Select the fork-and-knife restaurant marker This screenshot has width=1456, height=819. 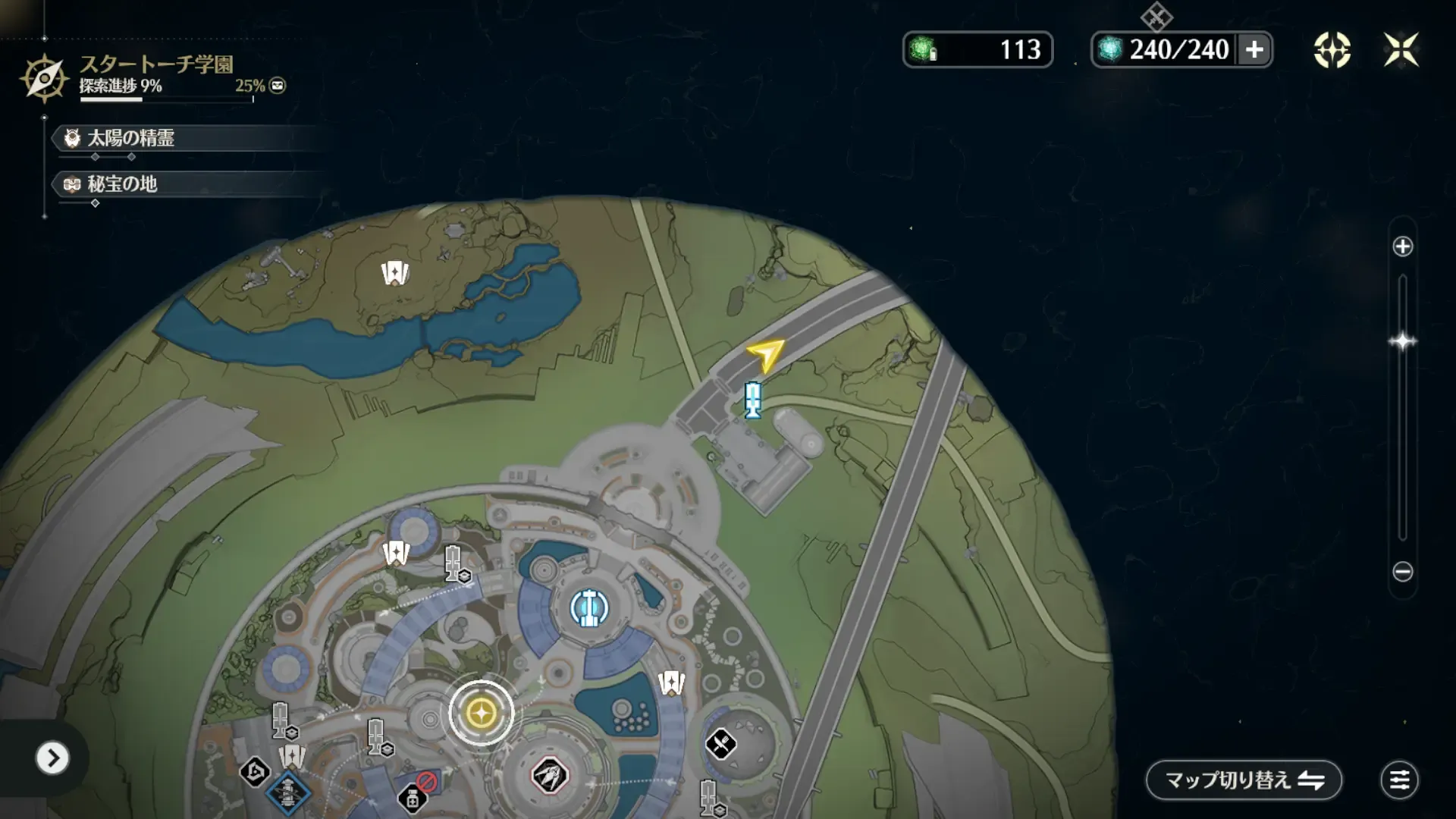point(720,744)
